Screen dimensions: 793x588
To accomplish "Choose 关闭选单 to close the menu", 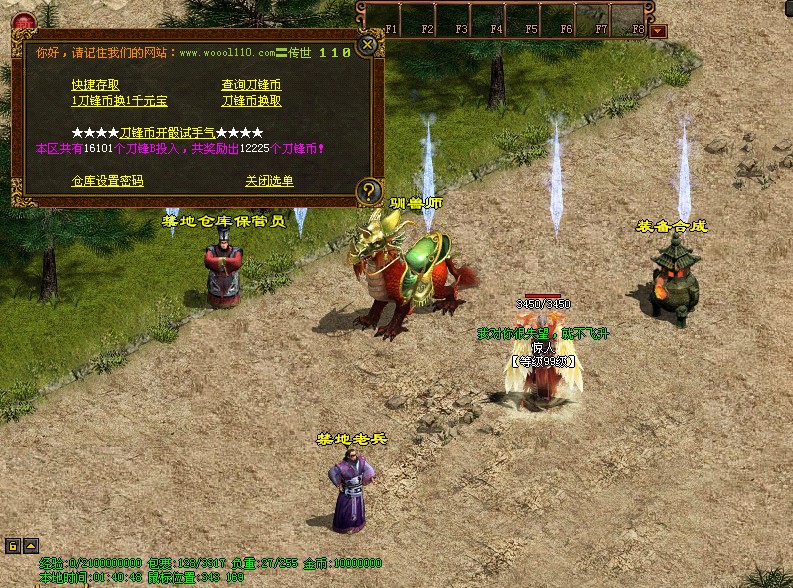I will tap(269, 181).
